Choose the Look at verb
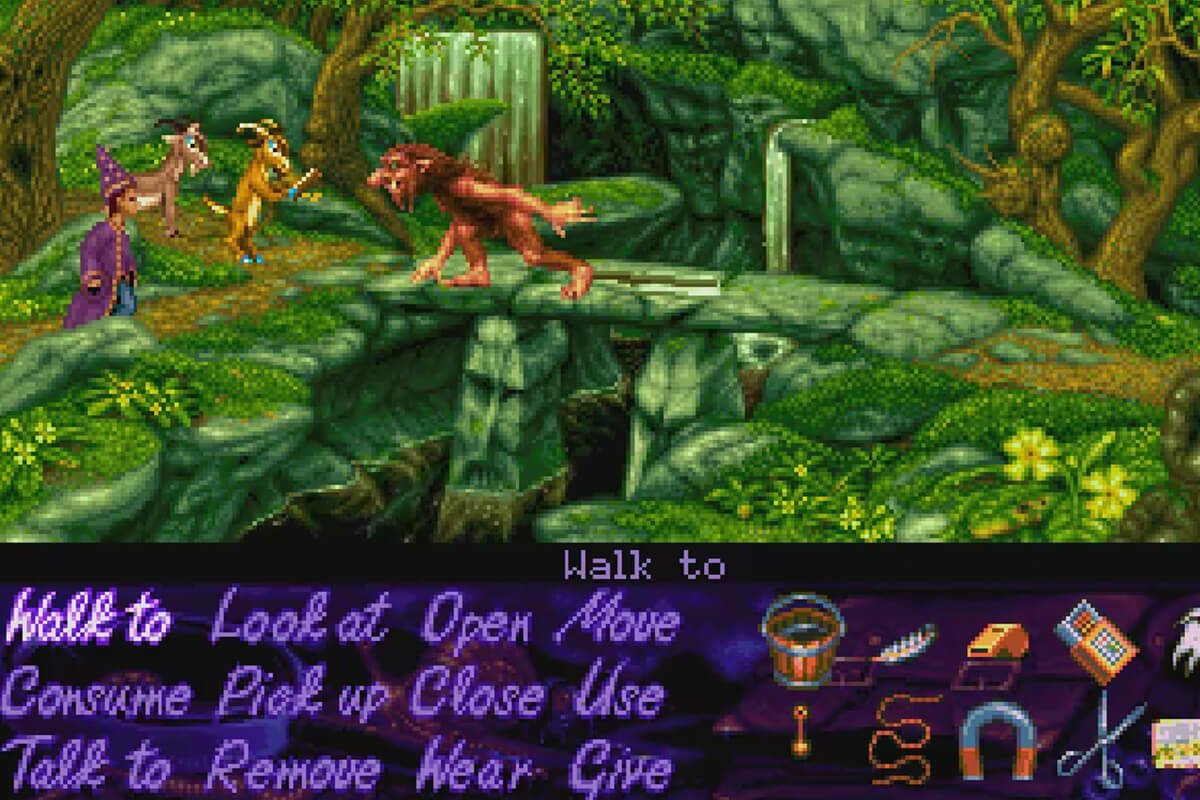The width and height of the screenshot is (1200, 800). coord(299,624)
